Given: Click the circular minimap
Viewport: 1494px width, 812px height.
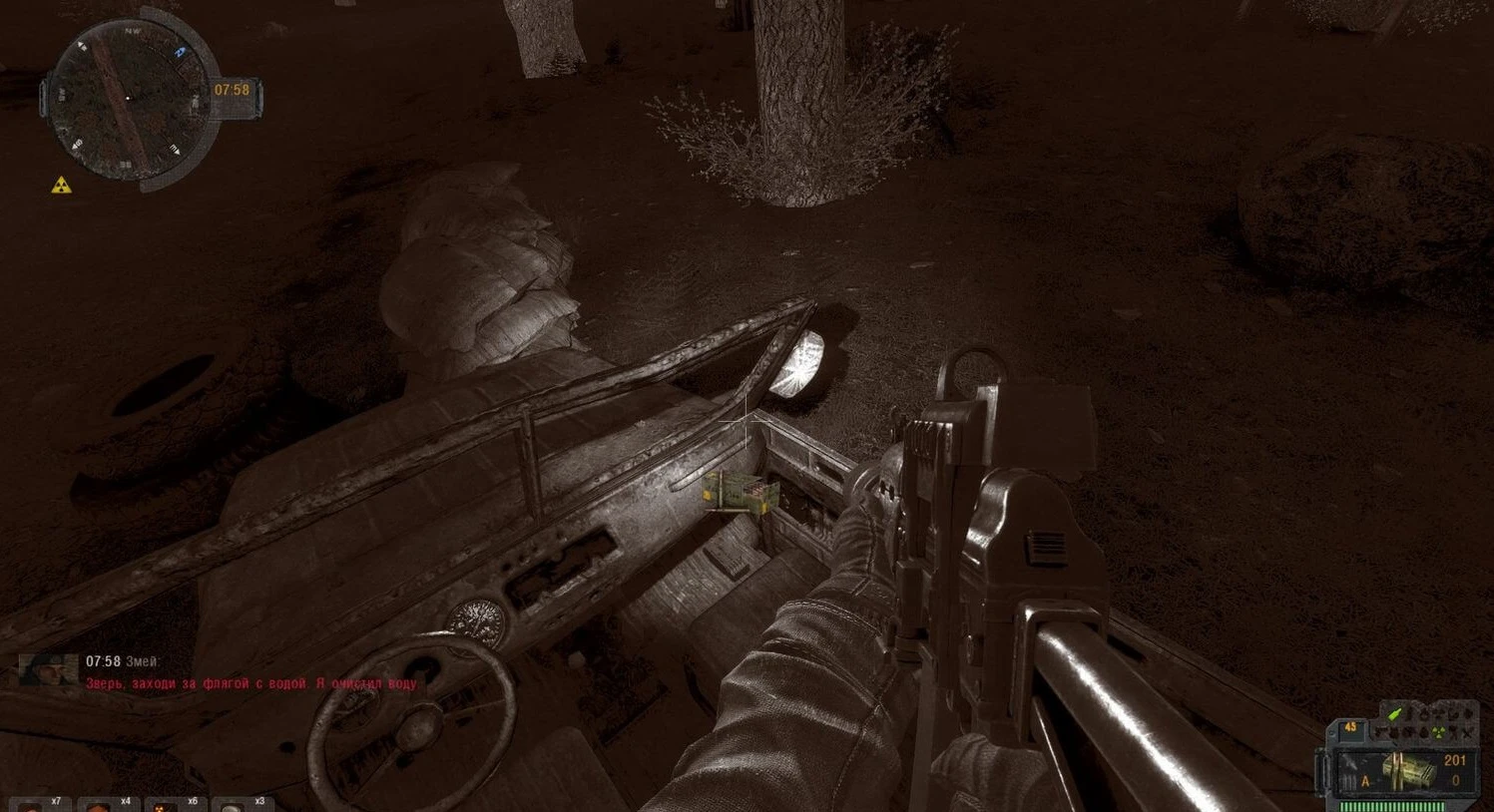Looking at the screenshot, I should tap(128, 98).
